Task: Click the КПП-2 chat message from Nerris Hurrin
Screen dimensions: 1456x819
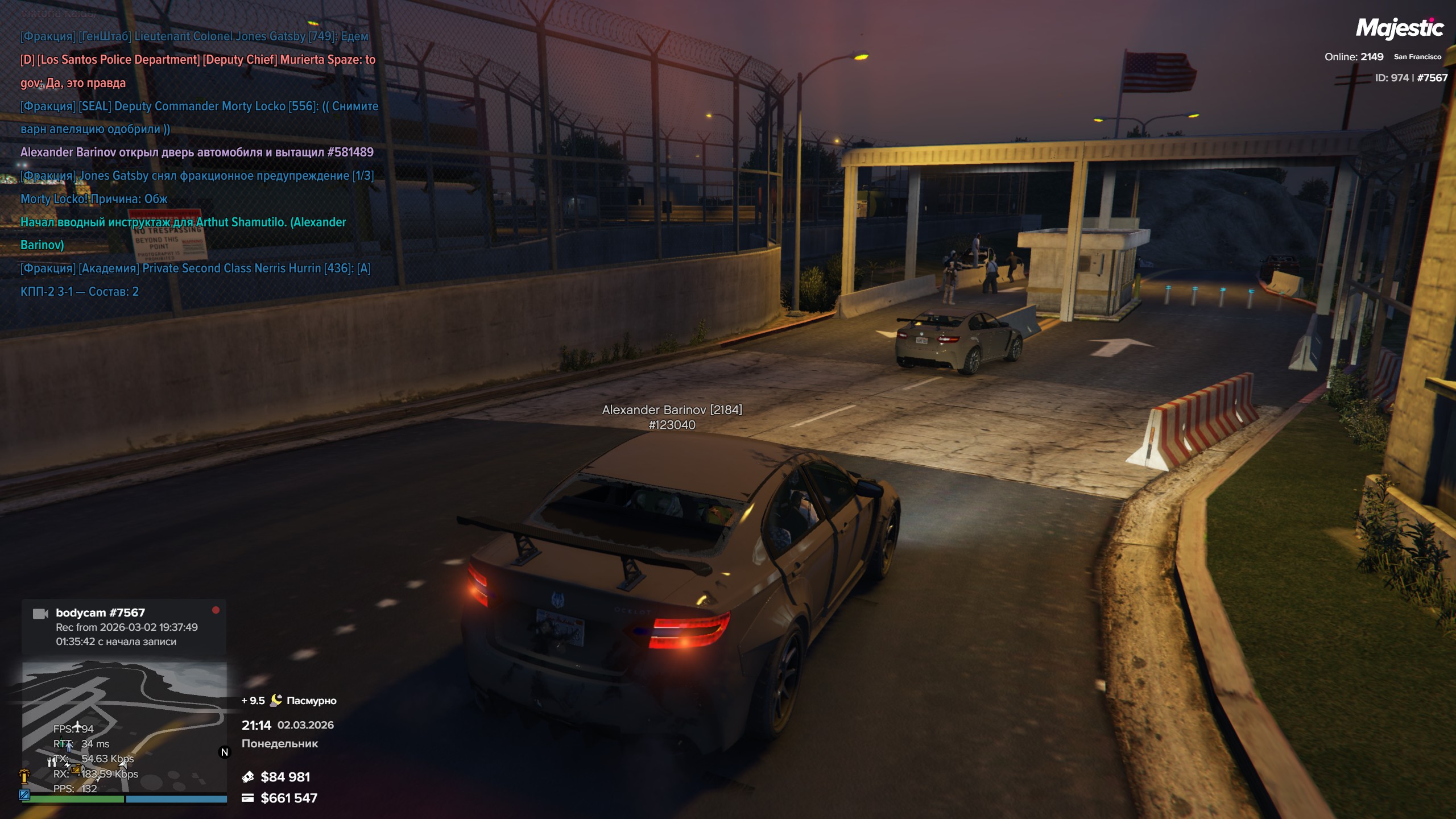Action: 195,280
